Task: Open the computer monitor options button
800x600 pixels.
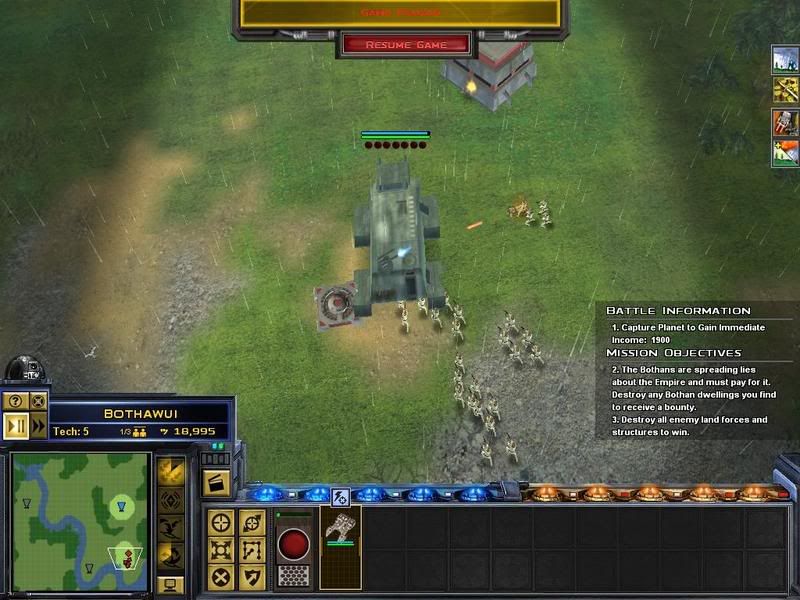Action: tap(170, 583)
